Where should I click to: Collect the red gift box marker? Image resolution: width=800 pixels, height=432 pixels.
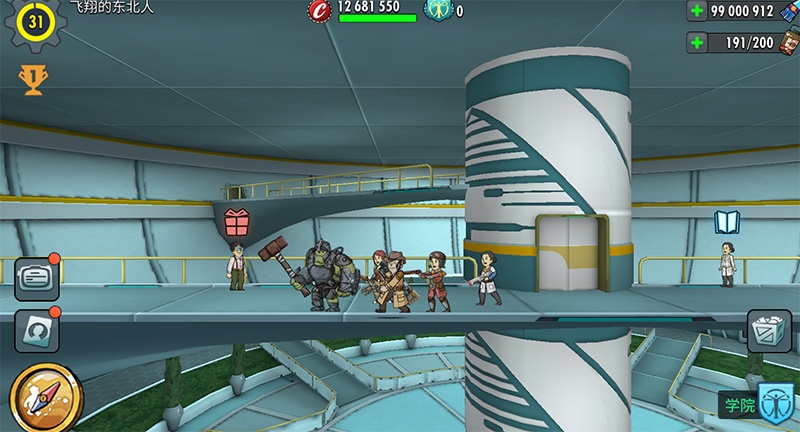tap(237, 222)
